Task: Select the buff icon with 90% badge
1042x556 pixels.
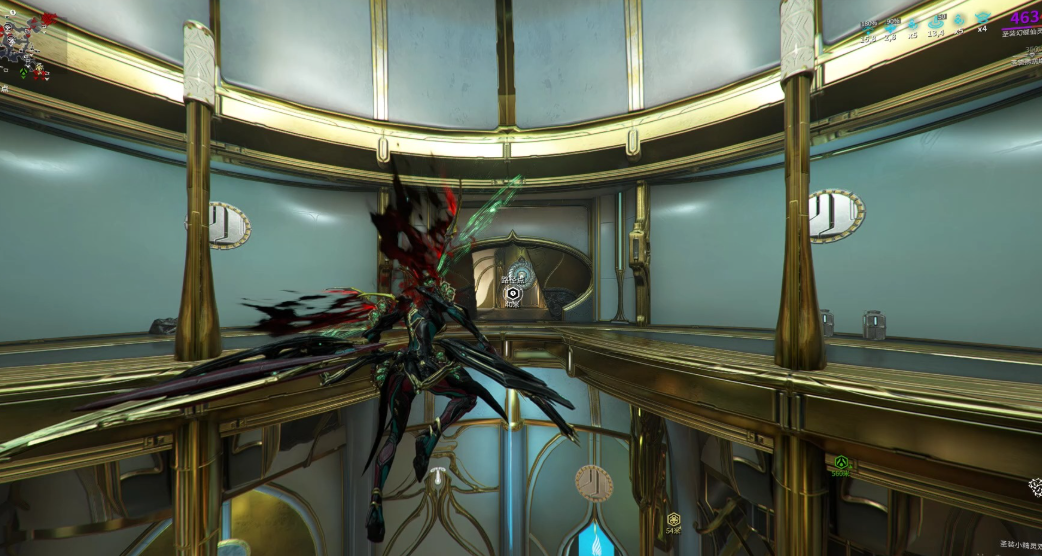Action: (x=891, y=26)
